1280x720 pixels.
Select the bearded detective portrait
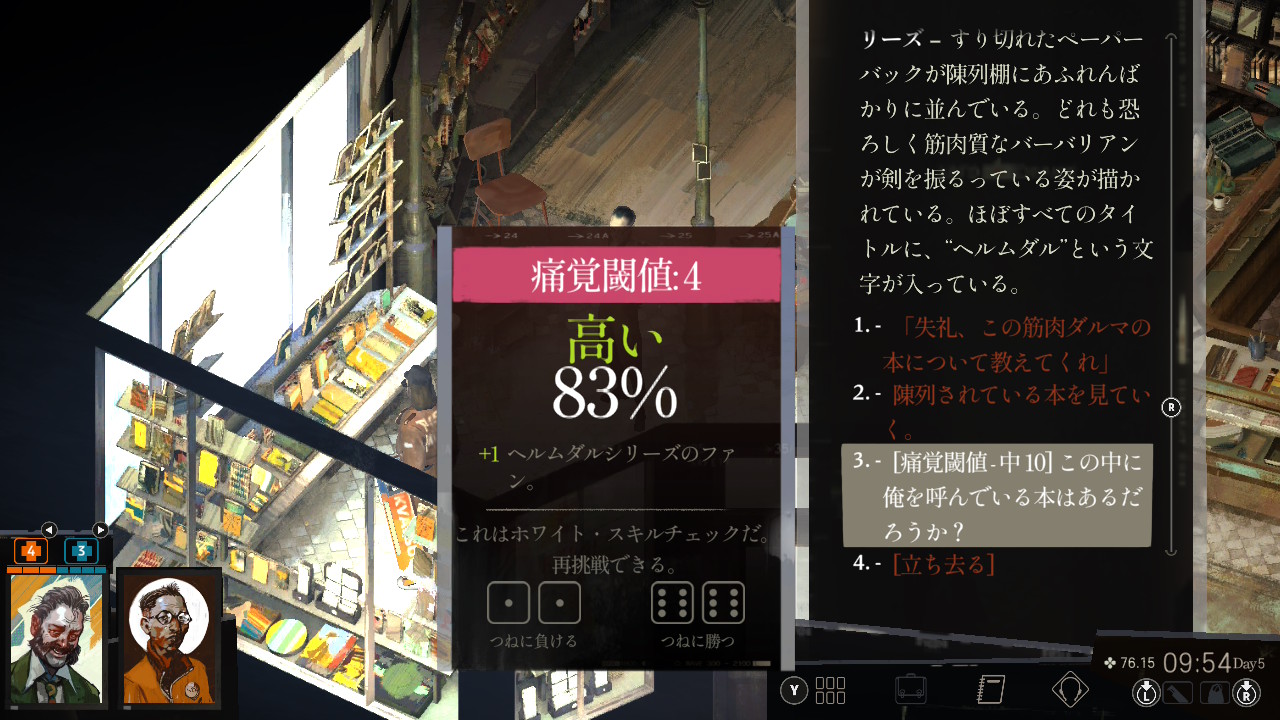point(57,637)
